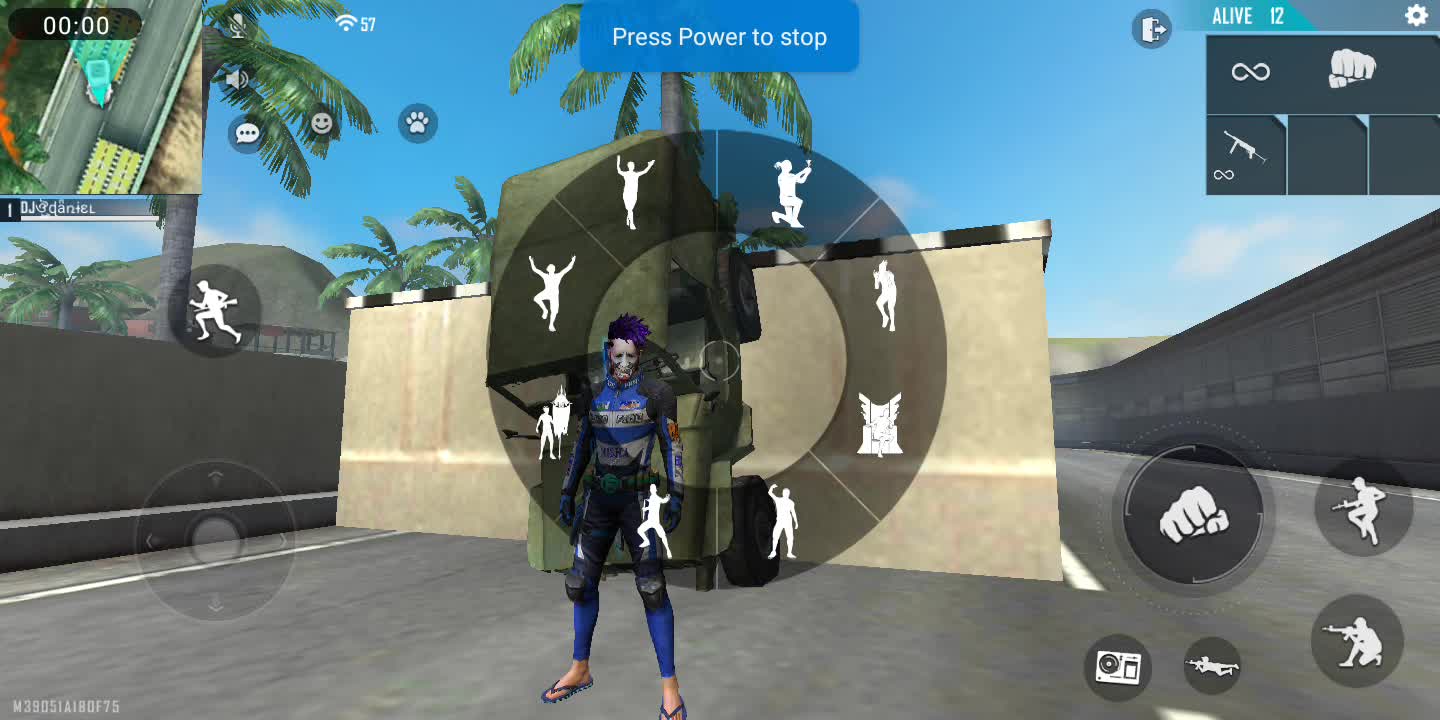Tap the pet paw icon
The width and height of the screenshot is (1440, 720).
(x=418, y=123)
